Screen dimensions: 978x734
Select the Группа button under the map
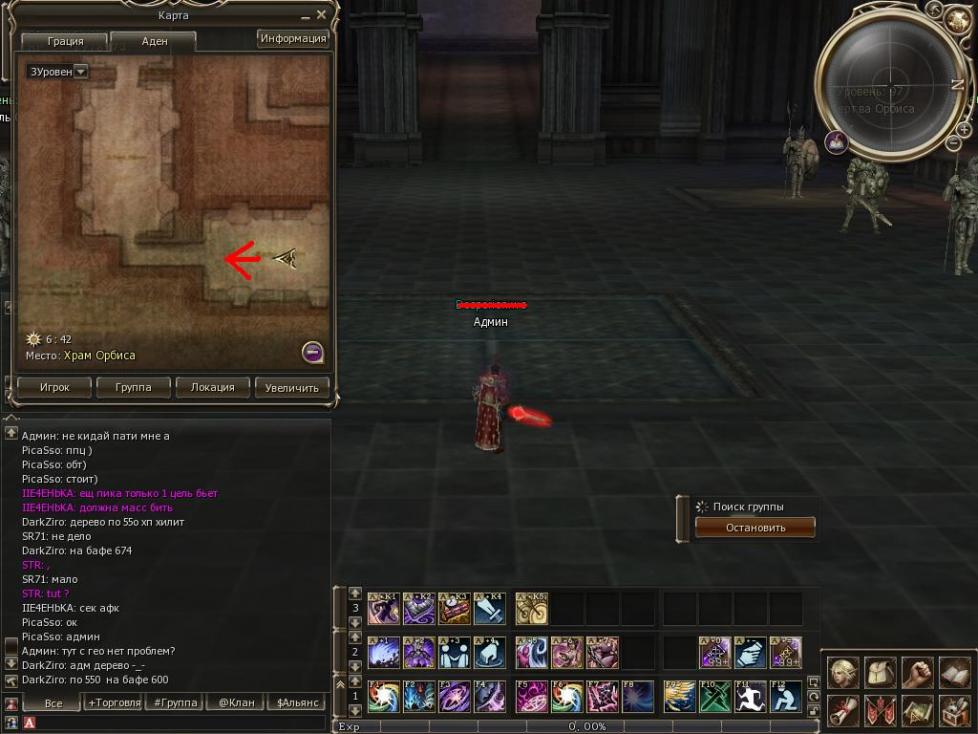(133, 388)
